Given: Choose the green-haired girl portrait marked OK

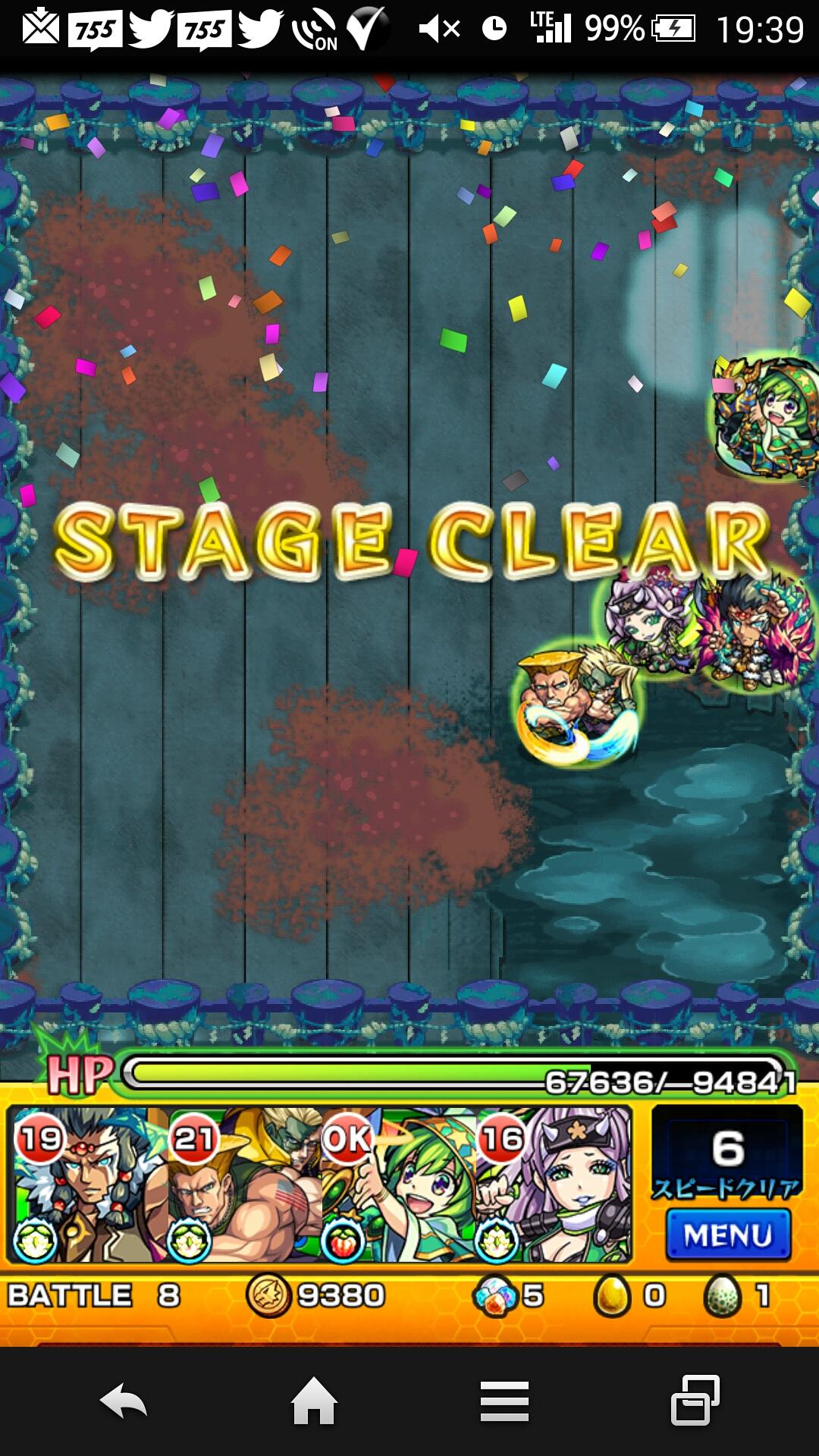Looking at the screenshot, I should pos(399,1185).
